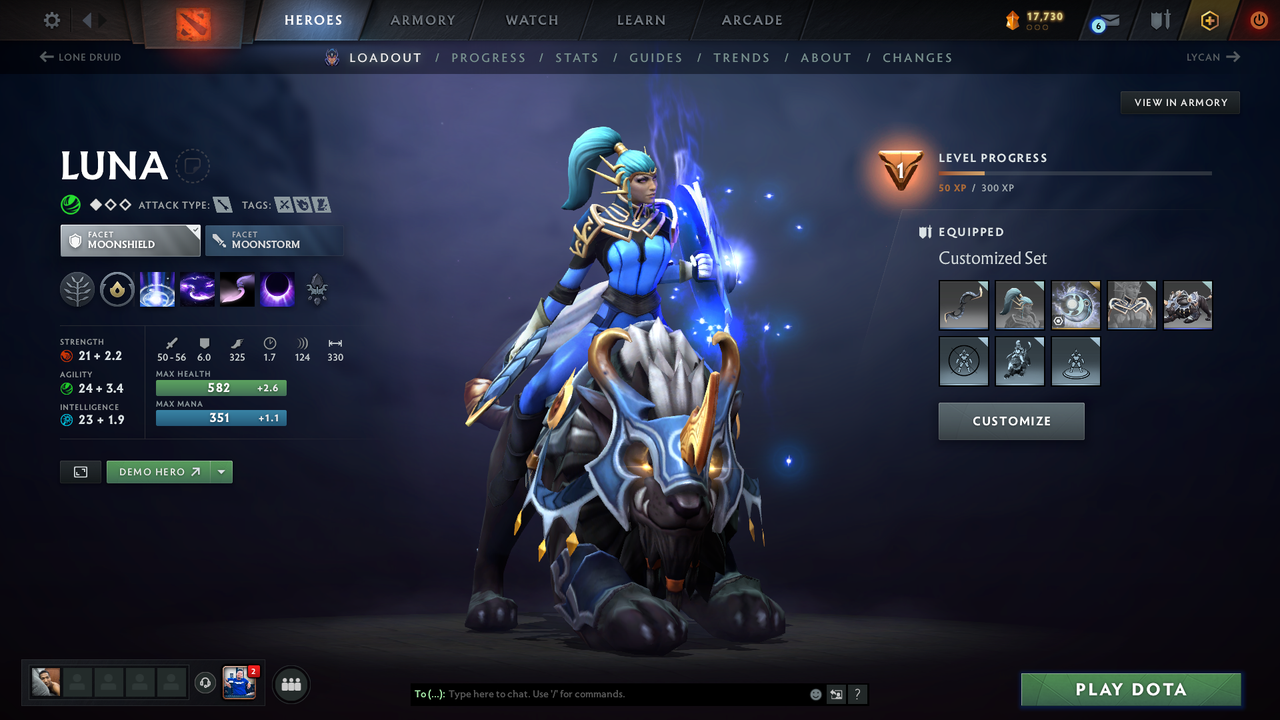
Task: Select the Moonstorm facet
Action: click(274, 240)
